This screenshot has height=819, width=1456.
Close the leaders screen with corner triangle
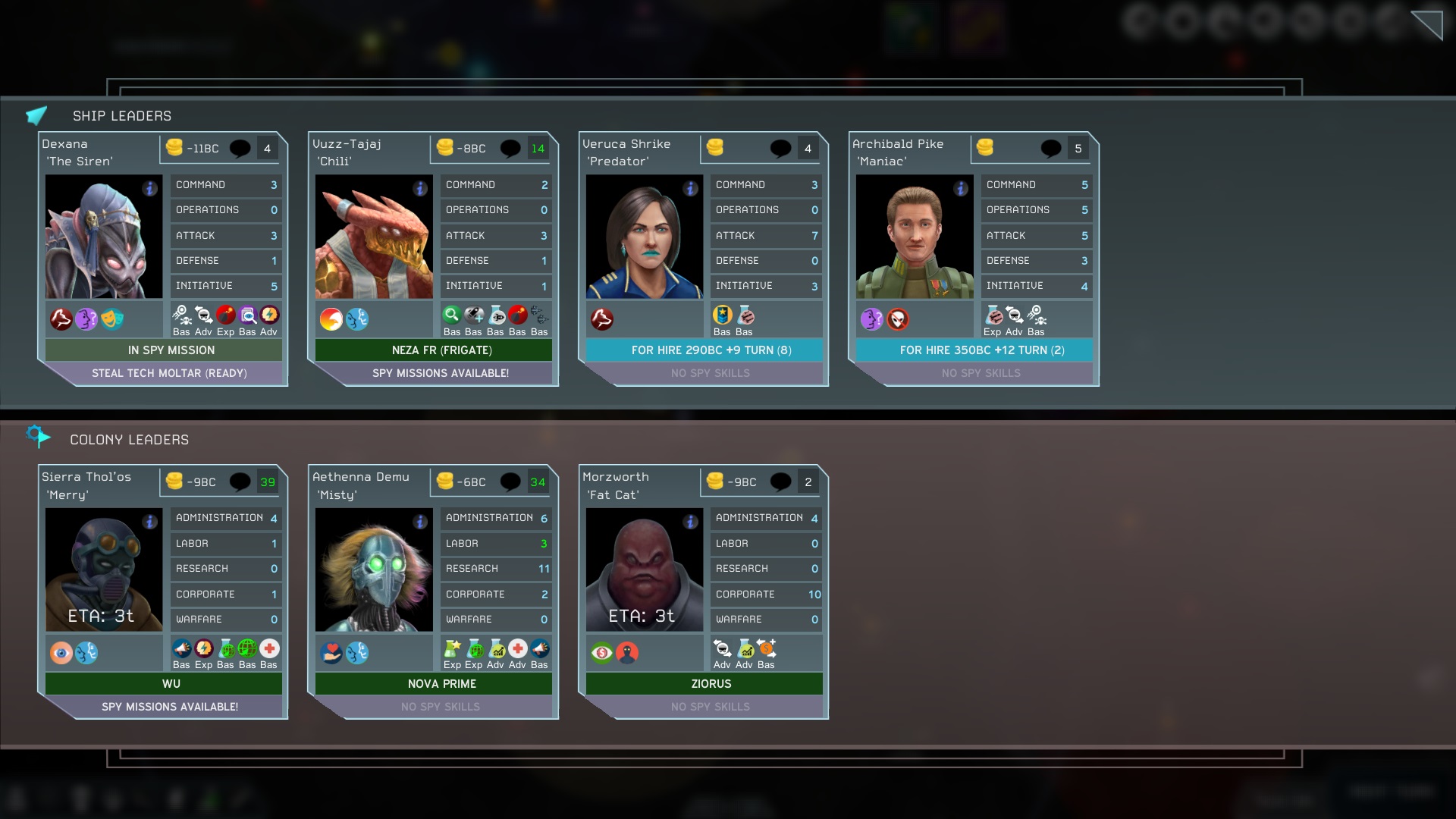tap(1427, 24)
